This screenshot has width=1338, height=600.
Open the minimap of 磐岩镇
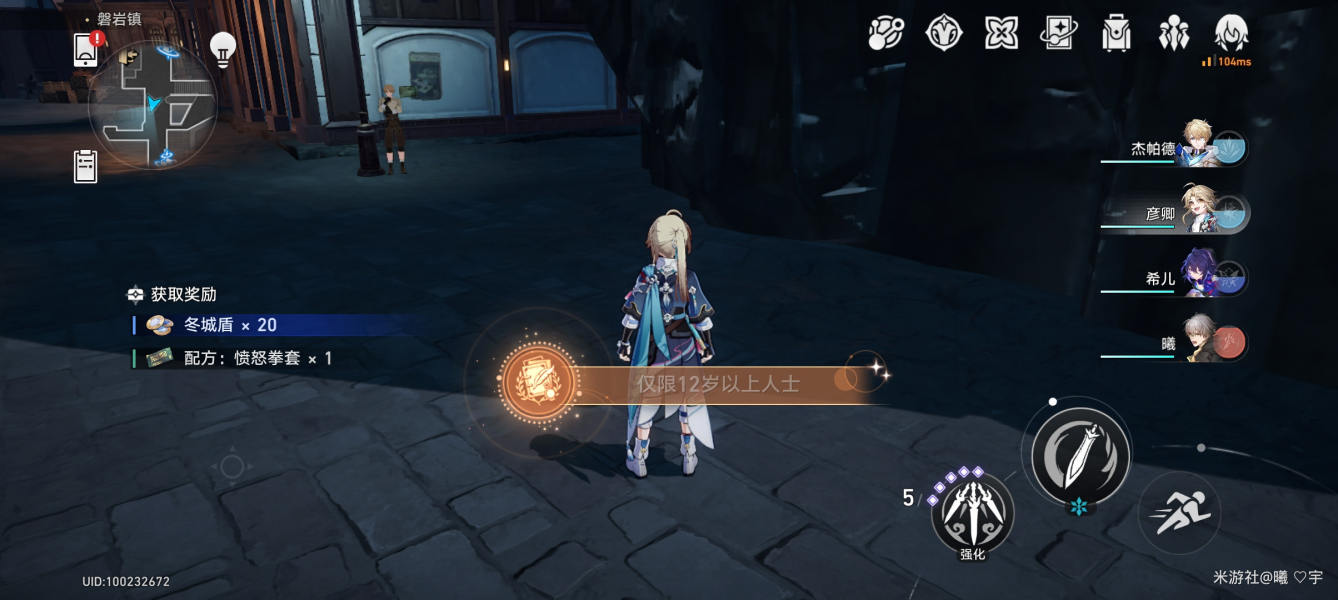pos(152,105)
